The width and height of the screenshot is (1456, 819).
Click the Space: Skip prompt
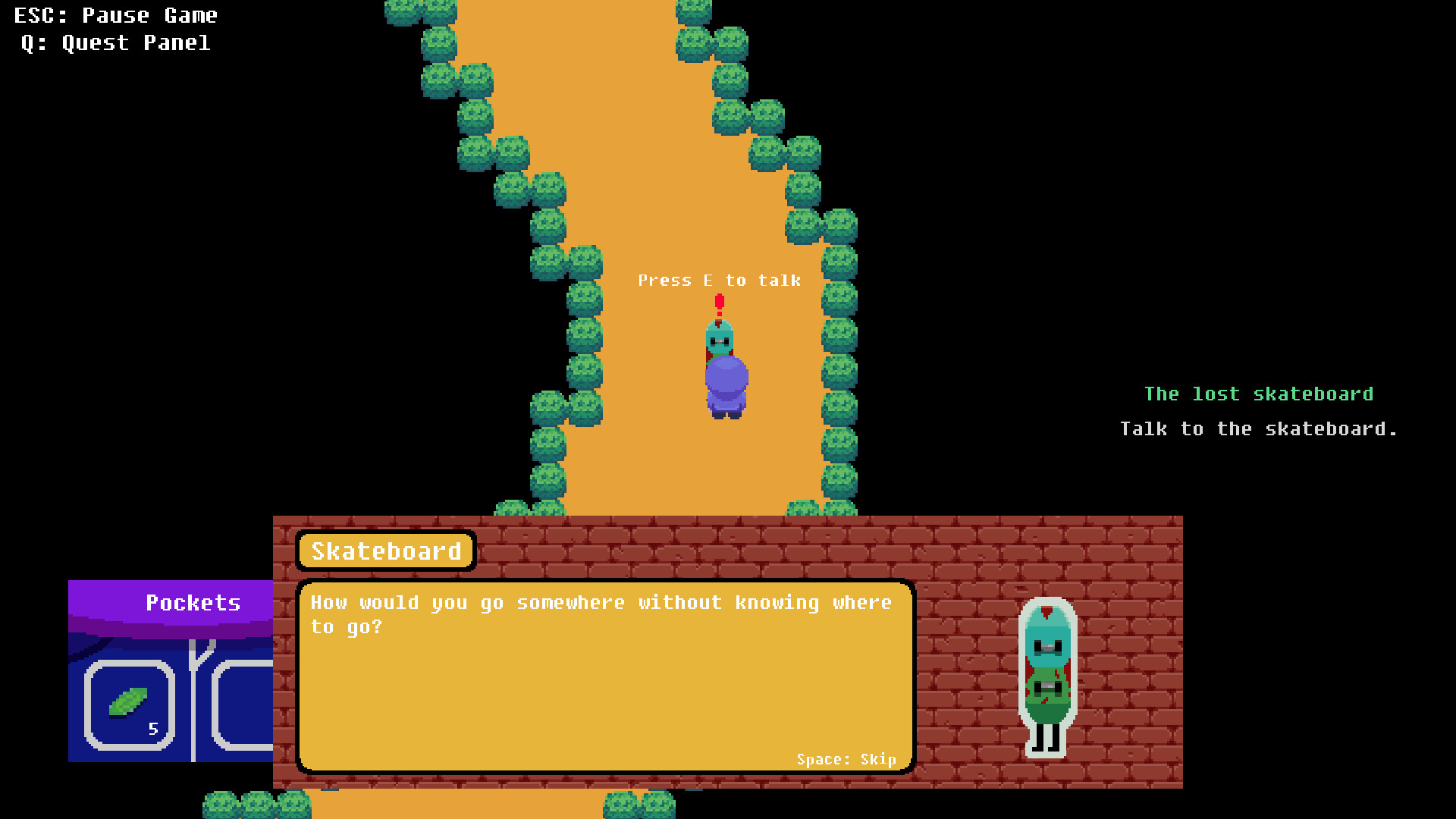tap(846, 759)
